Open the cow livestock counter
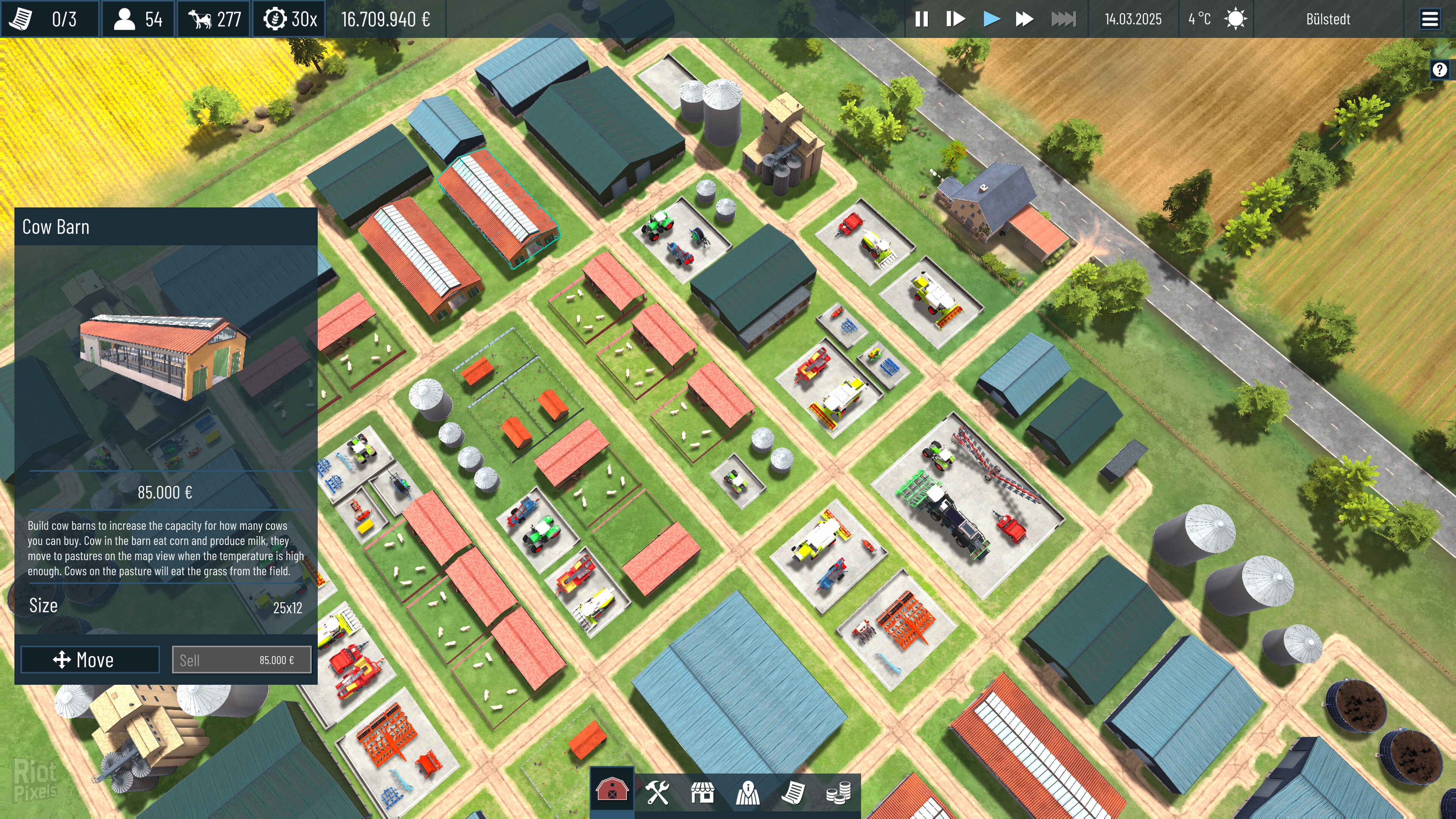 point(214,19)
